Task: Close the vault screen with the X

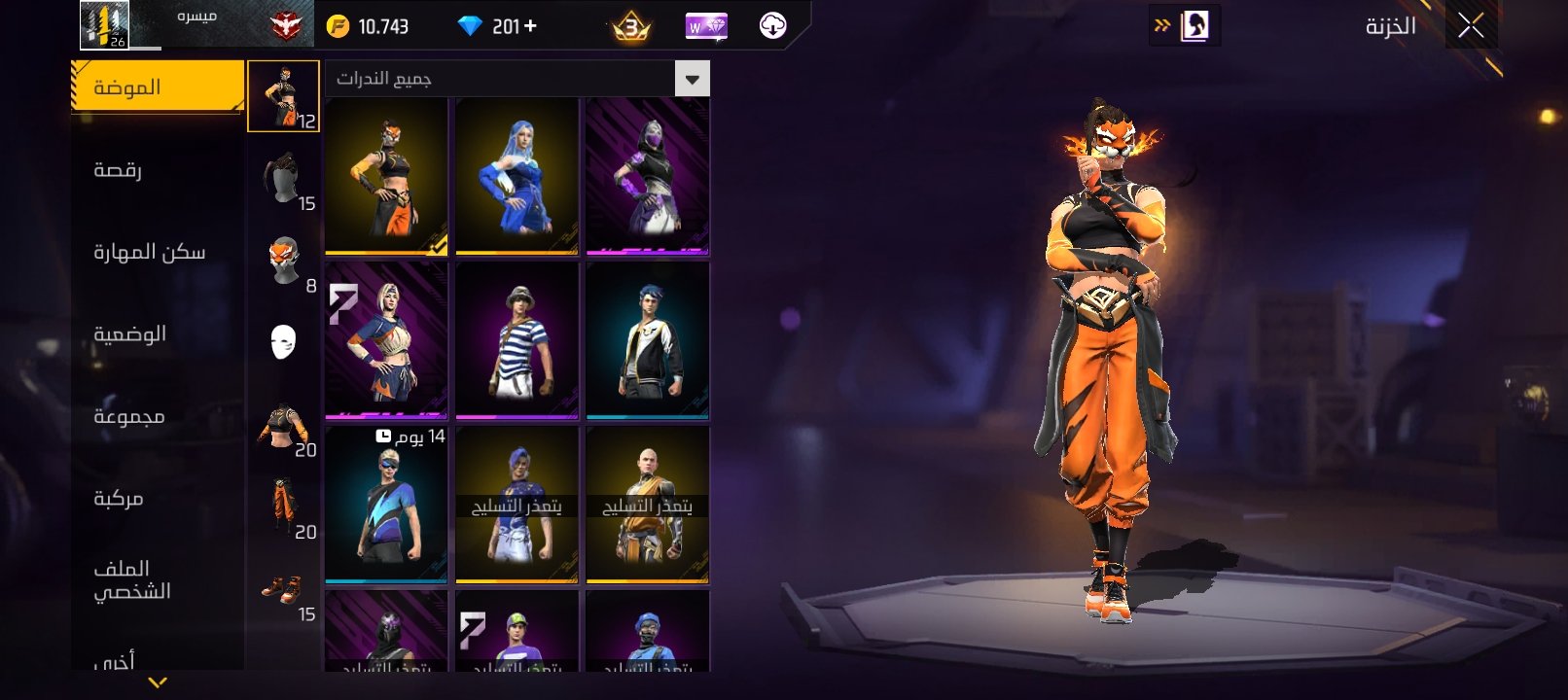Action: [x=1471, y=26]
